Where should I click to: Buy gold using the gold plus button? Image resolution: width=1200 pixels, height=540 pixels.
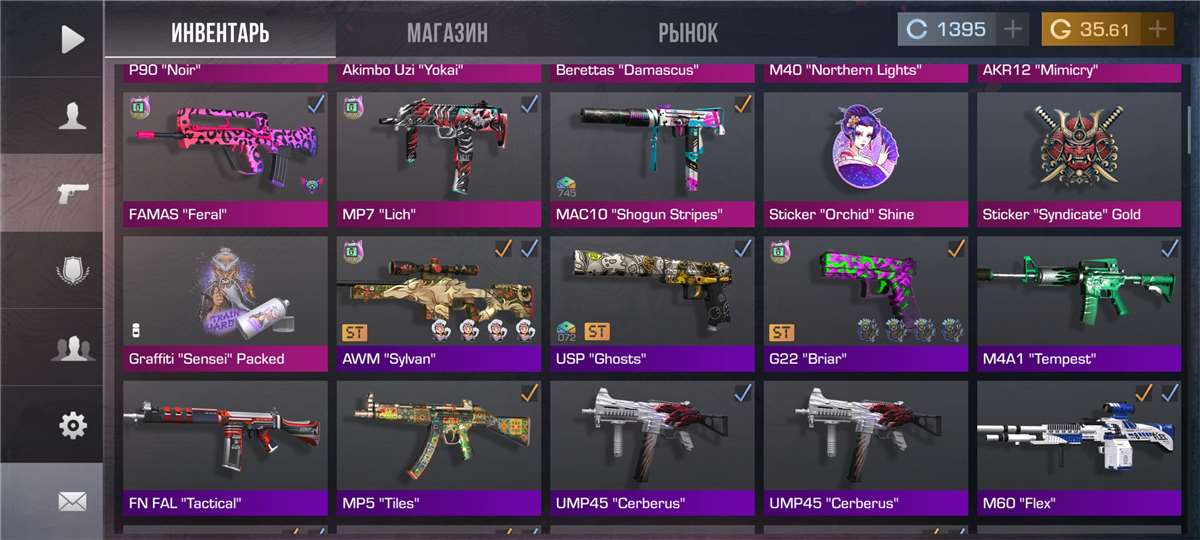pyautogui.click(x=1158, y=30)
